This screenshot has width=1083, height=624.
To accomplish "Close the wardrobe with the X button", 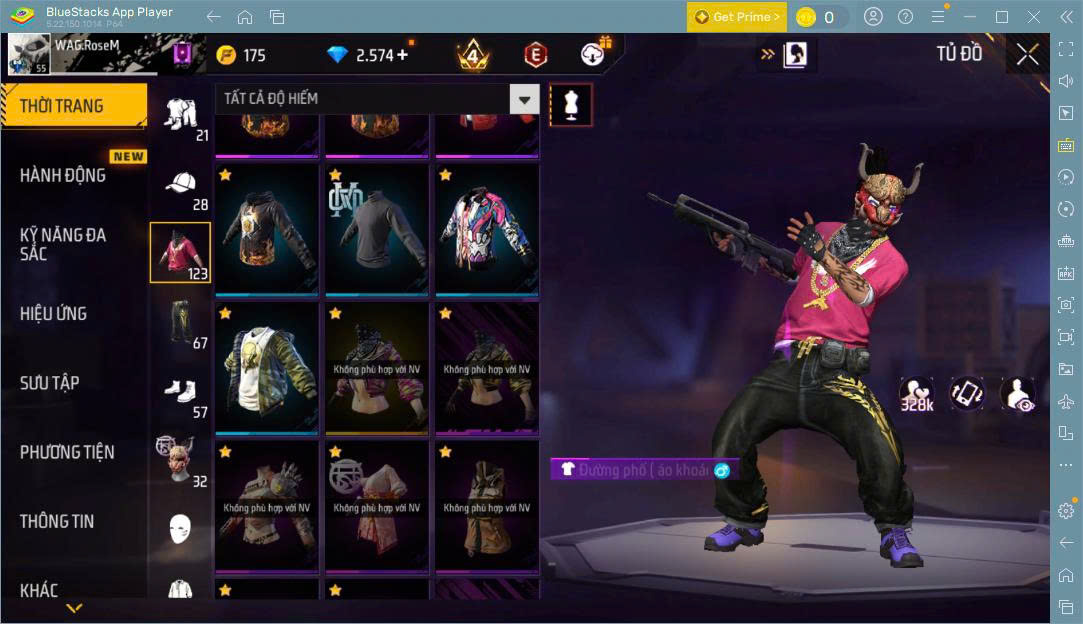I will click(1027, 55).
